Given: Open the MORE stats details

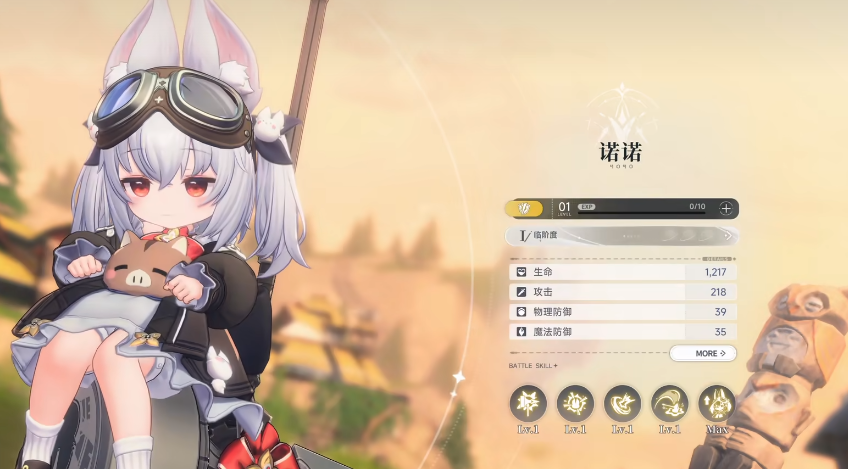Looking at the screenshot, I should click(x=703, y=353).
